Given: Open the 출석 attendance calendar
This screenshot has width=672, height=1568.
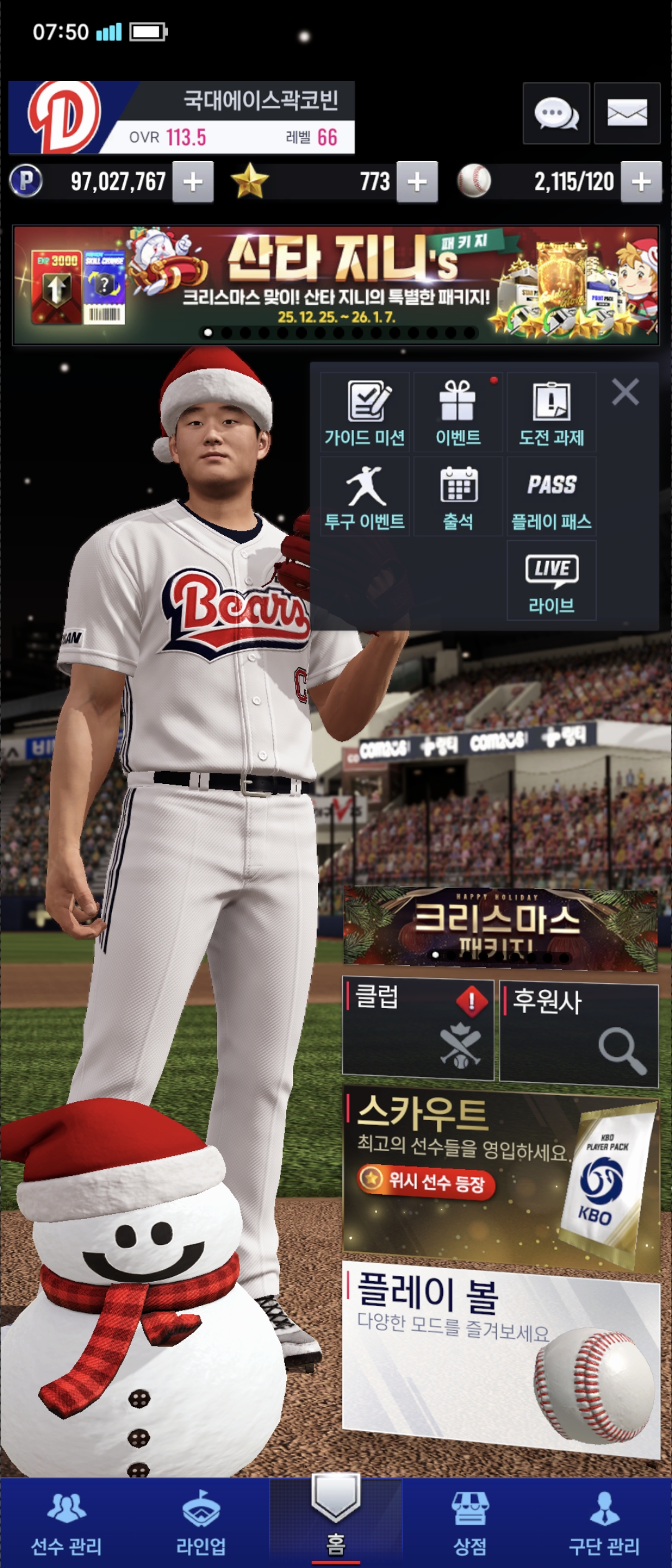Looking at the screenshot, I should (458, 497).
